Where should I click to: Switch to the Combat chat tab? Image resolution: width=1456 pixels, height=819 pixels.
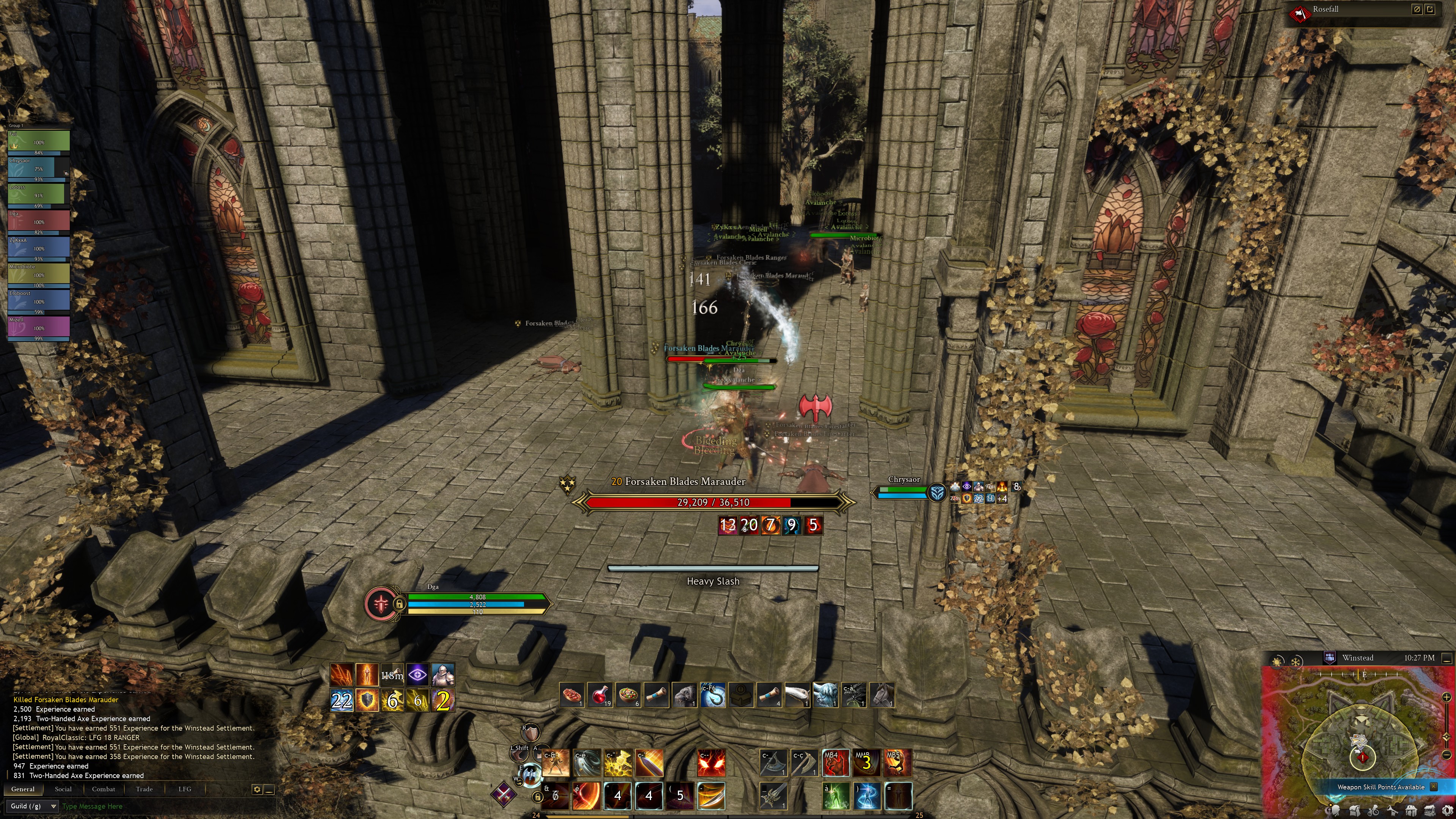(104, 789)
